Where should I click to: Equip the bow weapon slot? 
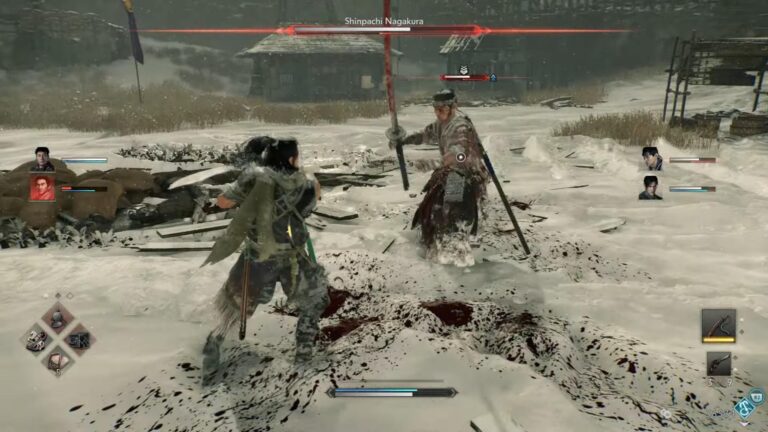tap(718, 324)
